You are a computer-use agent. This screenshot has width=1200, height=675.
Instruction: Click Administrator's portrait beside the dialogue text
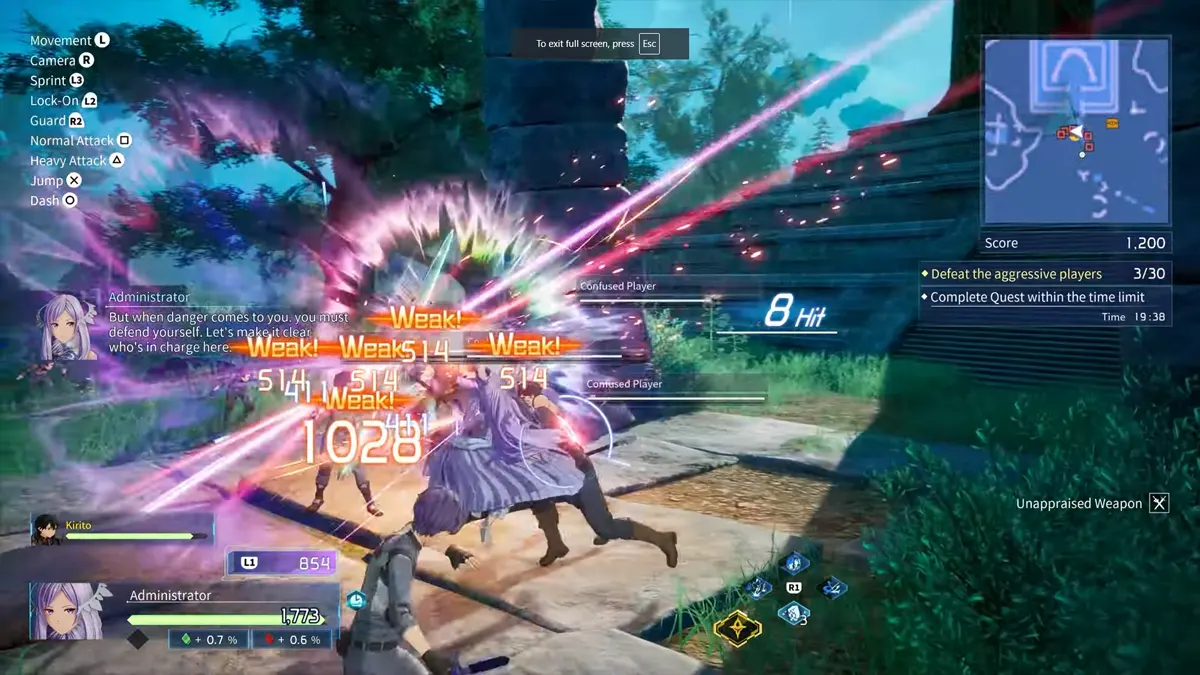click(x=68, y=325)
